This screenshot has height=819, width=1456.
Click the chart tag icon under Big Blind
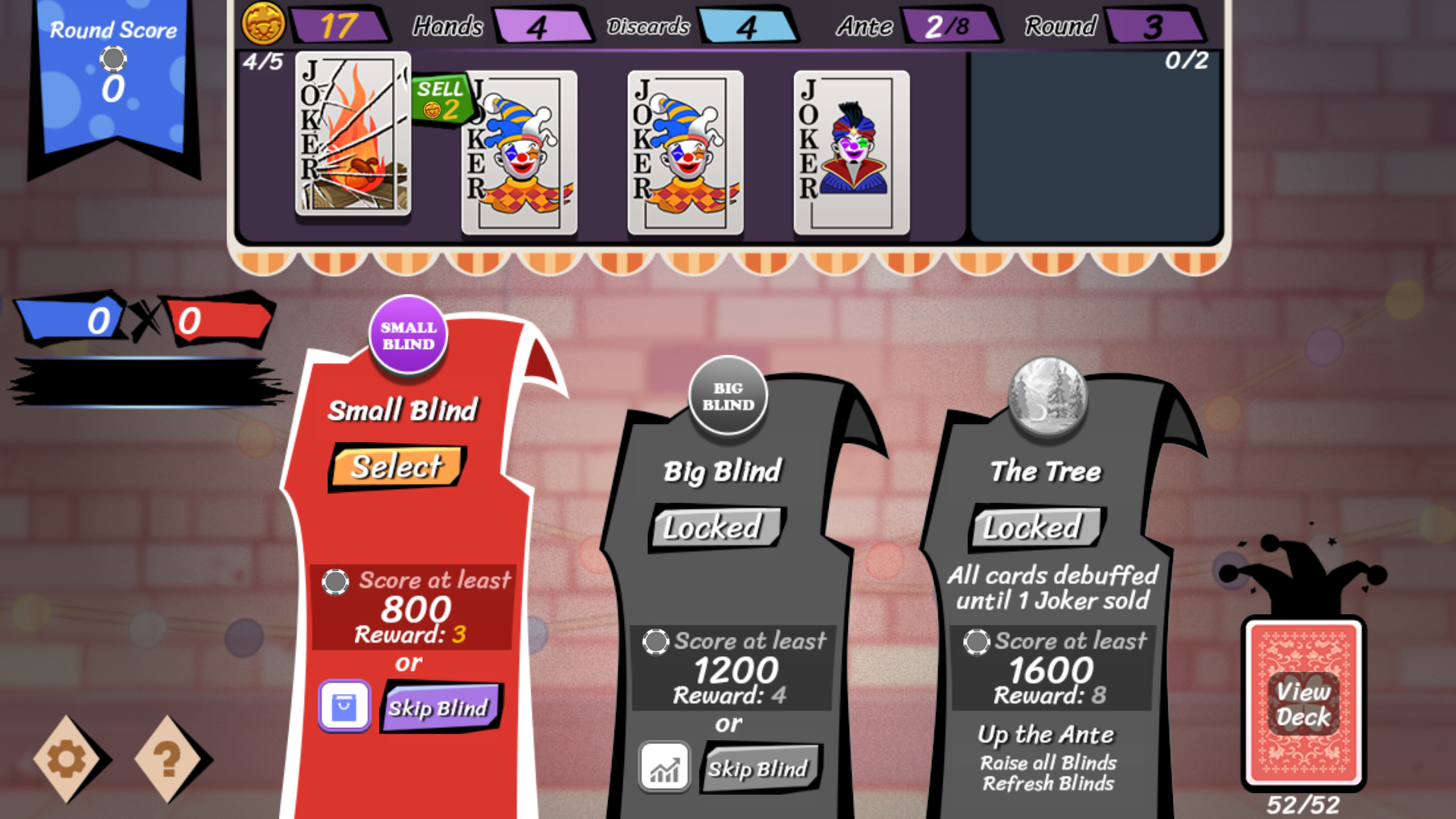click(x=664, y=767)
